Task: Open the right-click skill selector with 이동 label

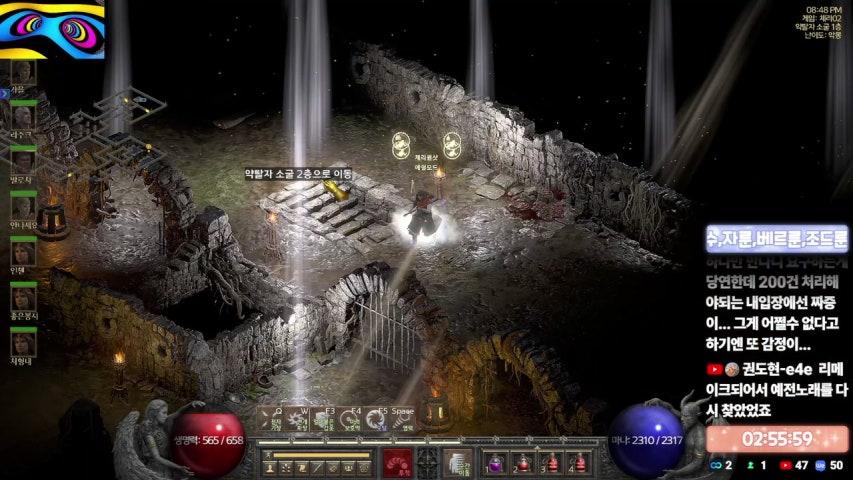Action: click(458, 463)
